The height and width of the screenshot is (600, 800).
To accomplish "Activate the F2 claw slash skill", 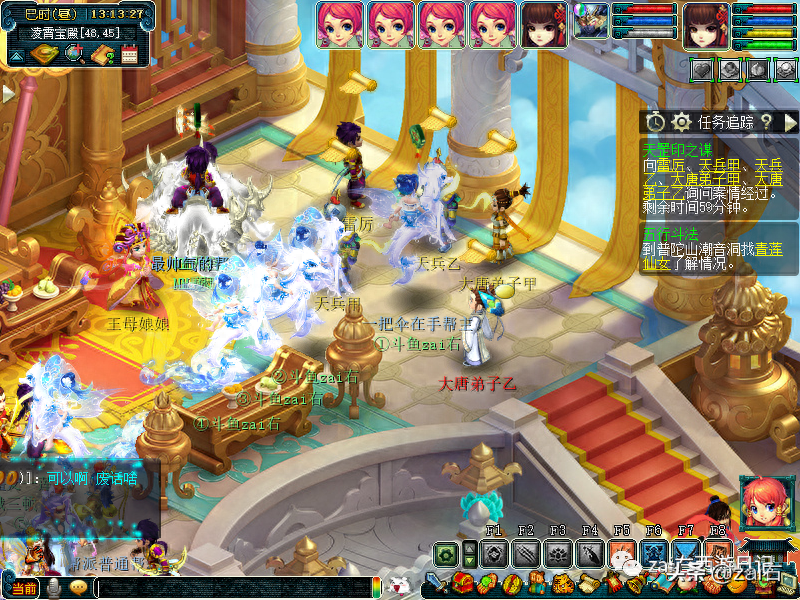I will coord(526,553).
